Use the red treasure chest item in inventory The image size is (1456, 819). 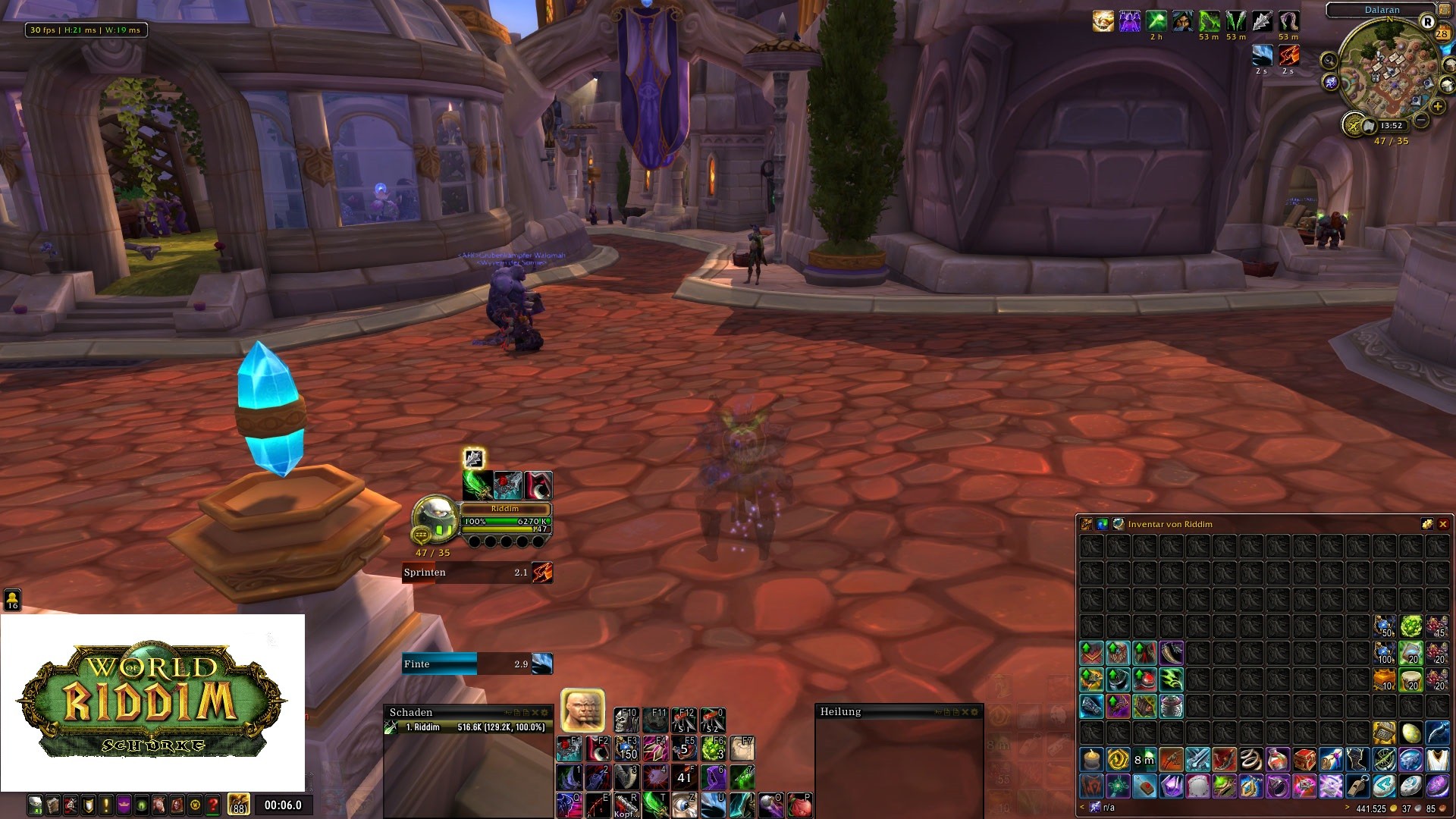[x=1304, y=759]
